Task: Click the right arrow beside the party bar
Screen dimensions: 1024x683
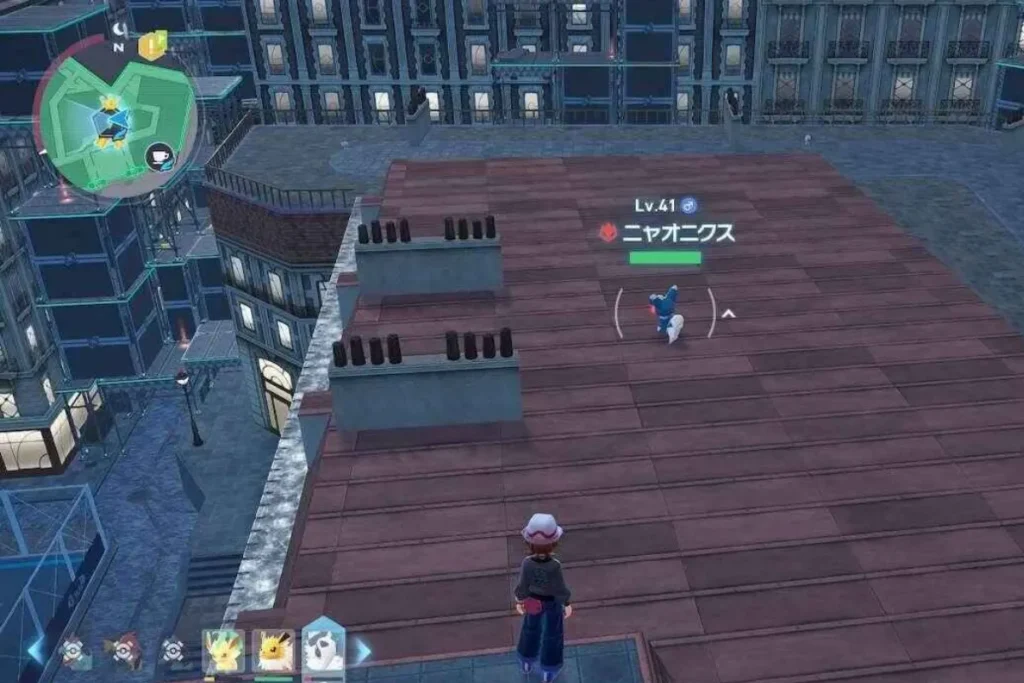Action: coord(362,650)
